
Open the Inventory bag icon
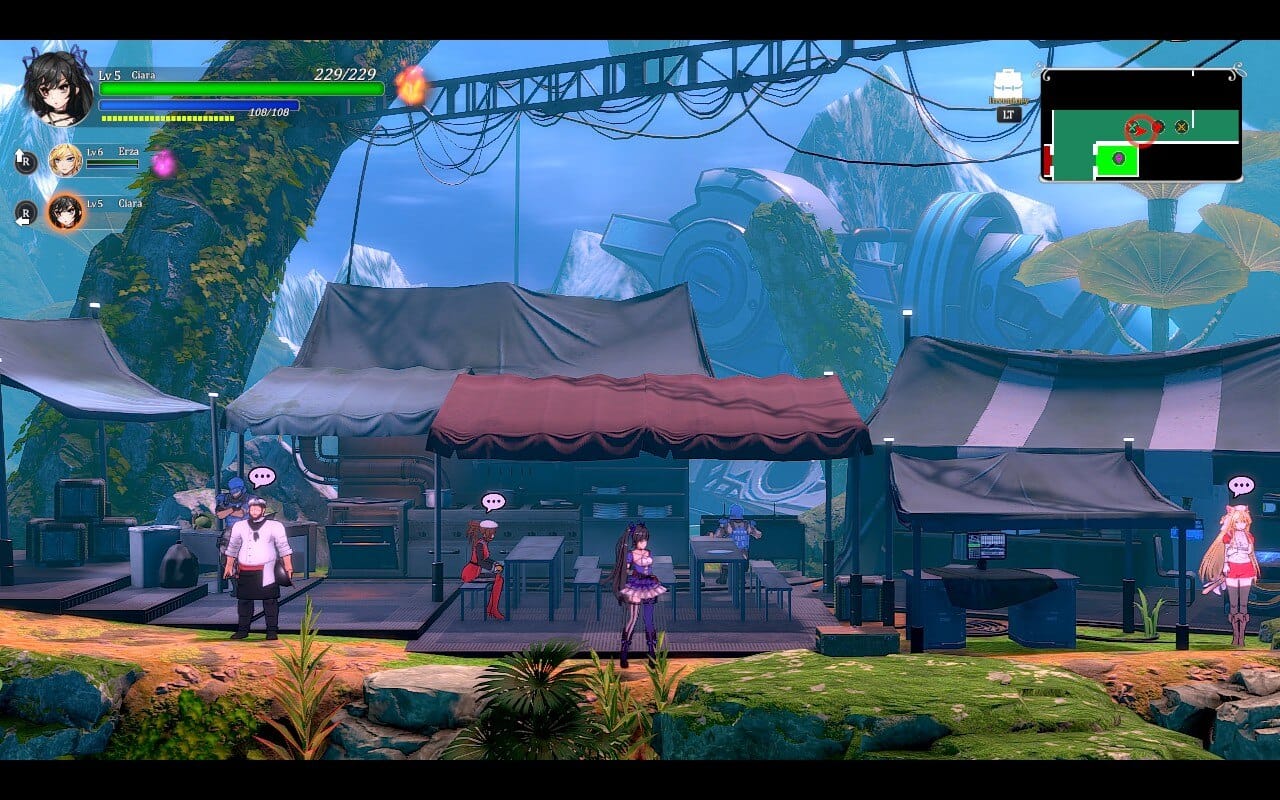coord(1008,87)
